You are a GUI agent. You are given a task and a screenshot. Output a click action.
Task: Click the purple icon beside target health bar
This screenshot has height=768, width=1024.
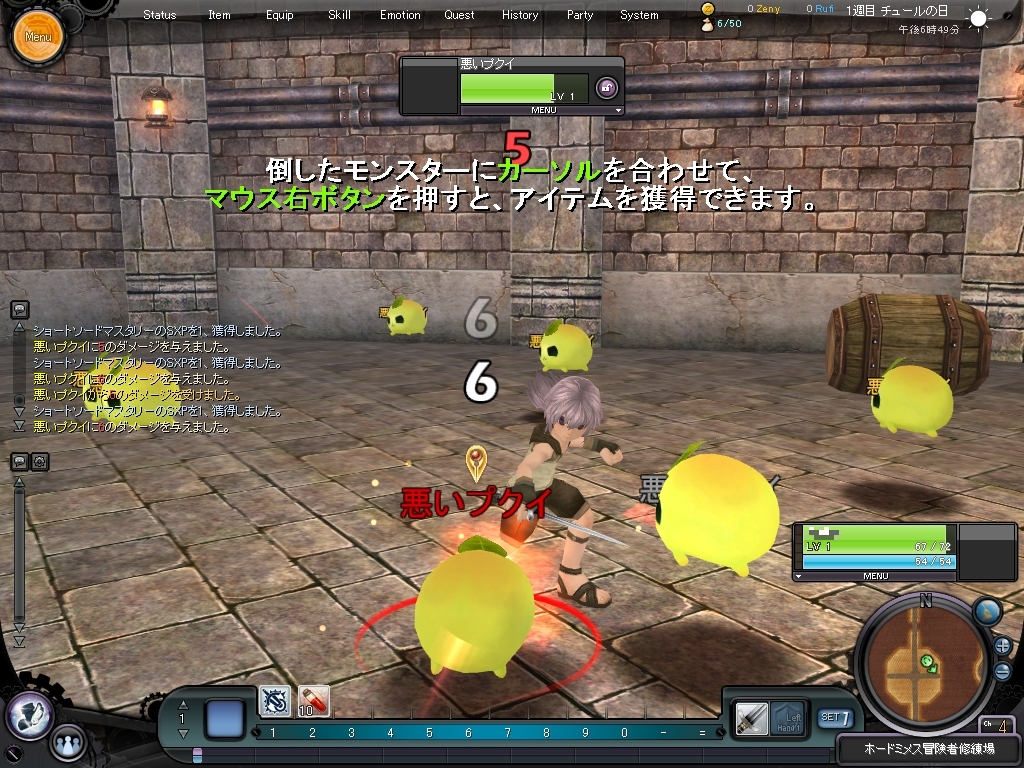606,88
